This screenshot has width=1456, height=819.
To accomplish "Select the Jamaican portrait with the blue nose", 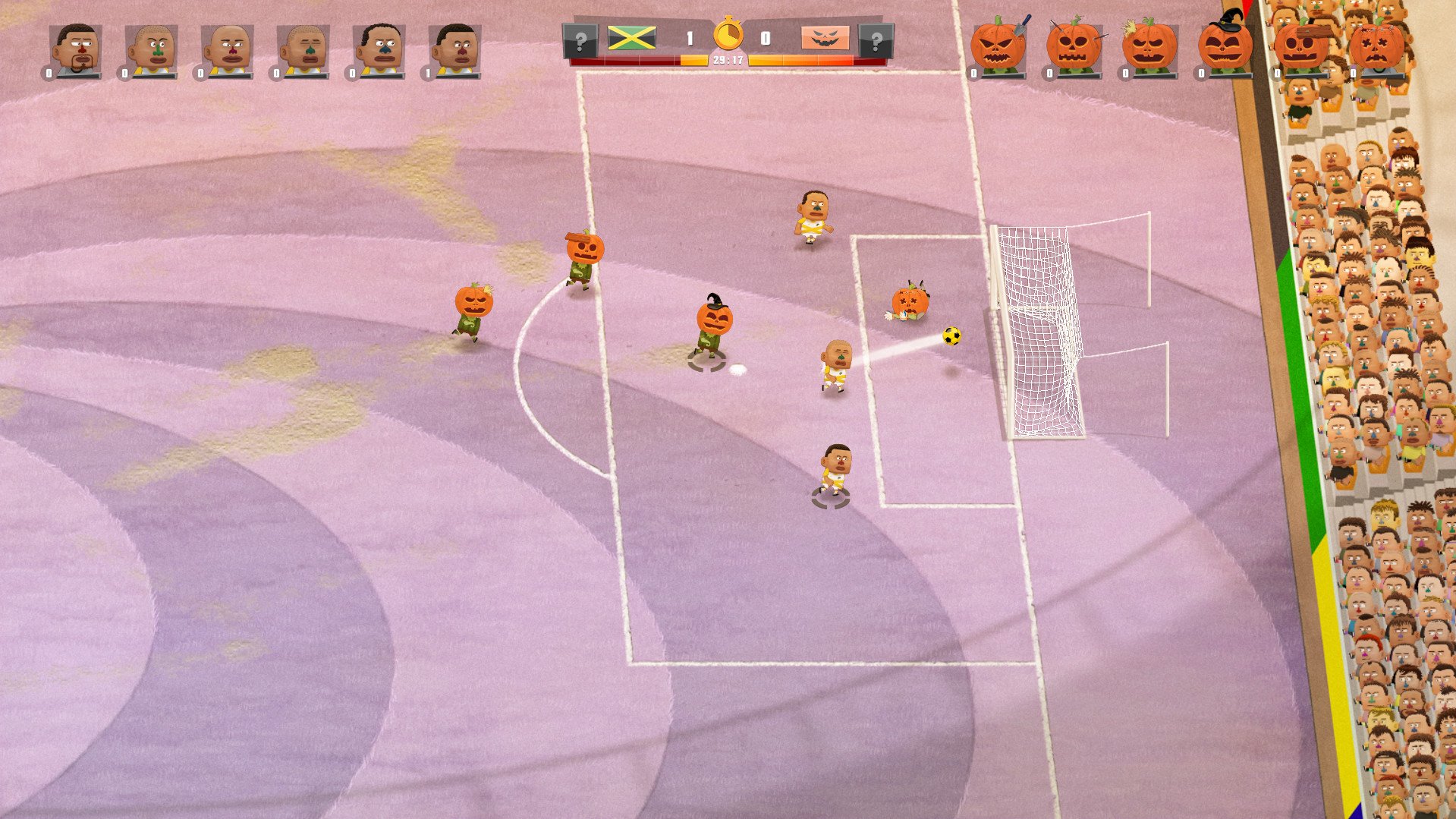I will coord(378,47).
